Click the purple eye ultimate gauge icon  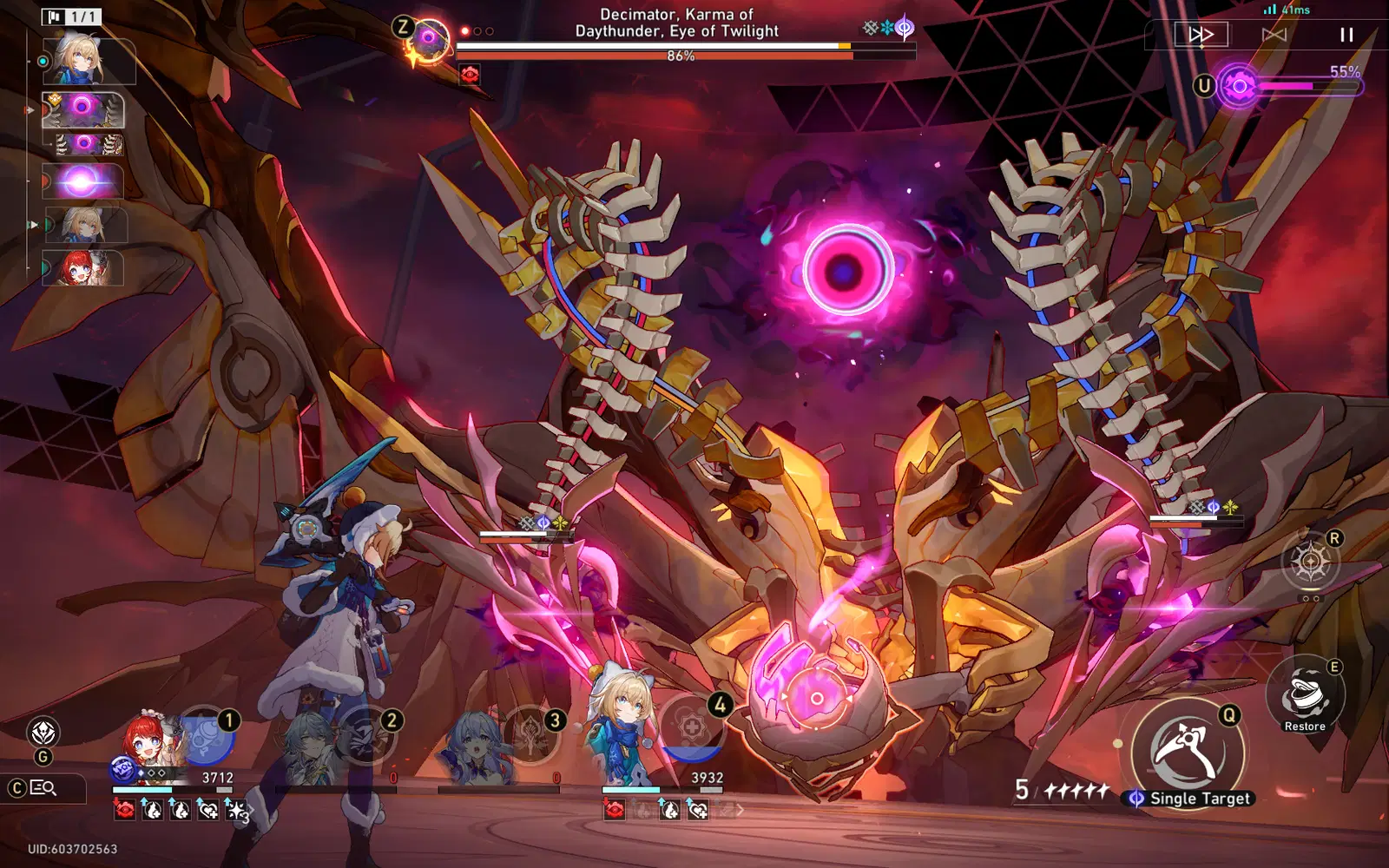point(1239,86)
